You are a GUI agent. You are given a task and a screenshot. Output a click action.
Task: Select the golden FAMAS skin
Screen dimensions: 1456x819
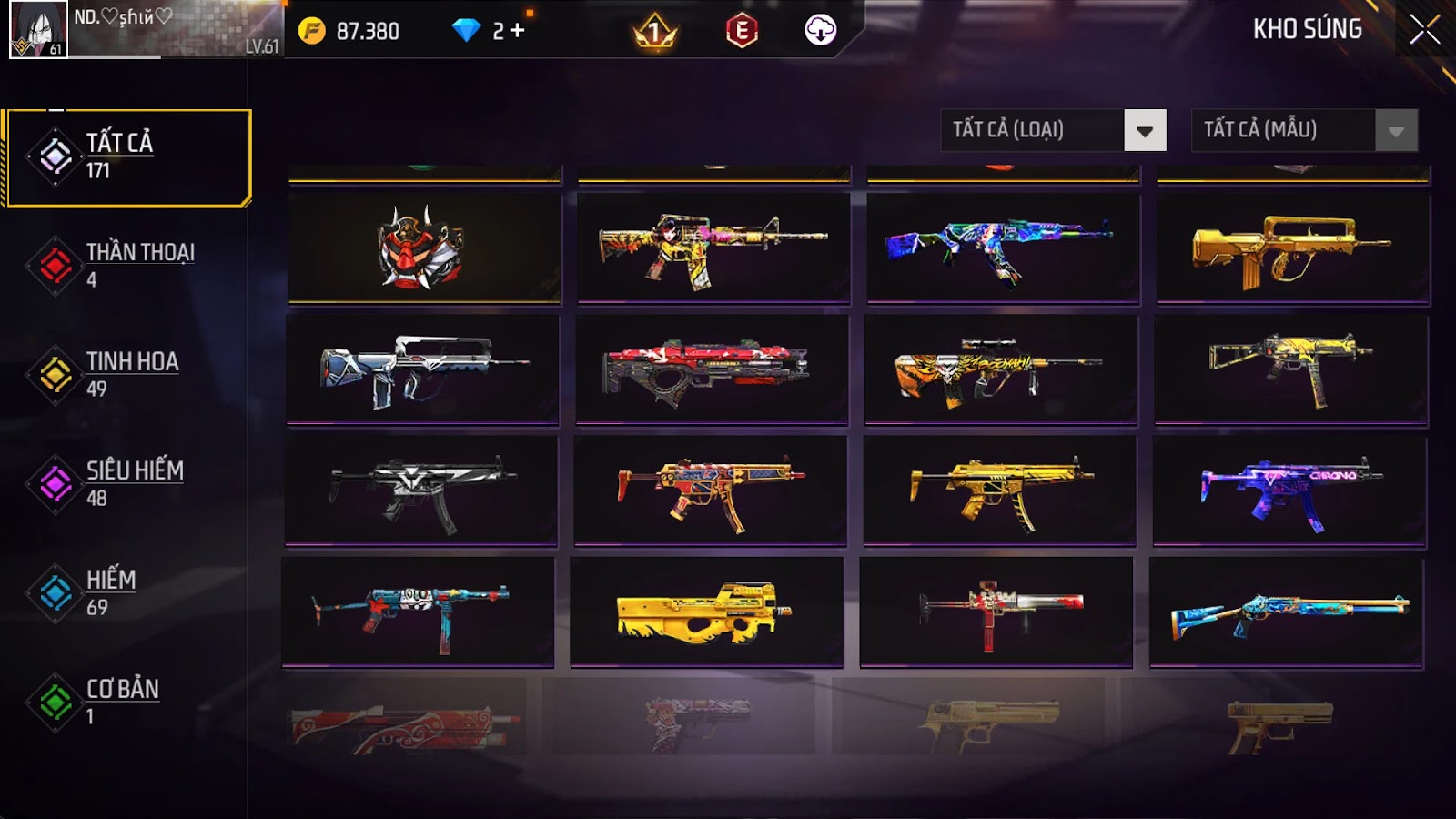(1292, 248)
